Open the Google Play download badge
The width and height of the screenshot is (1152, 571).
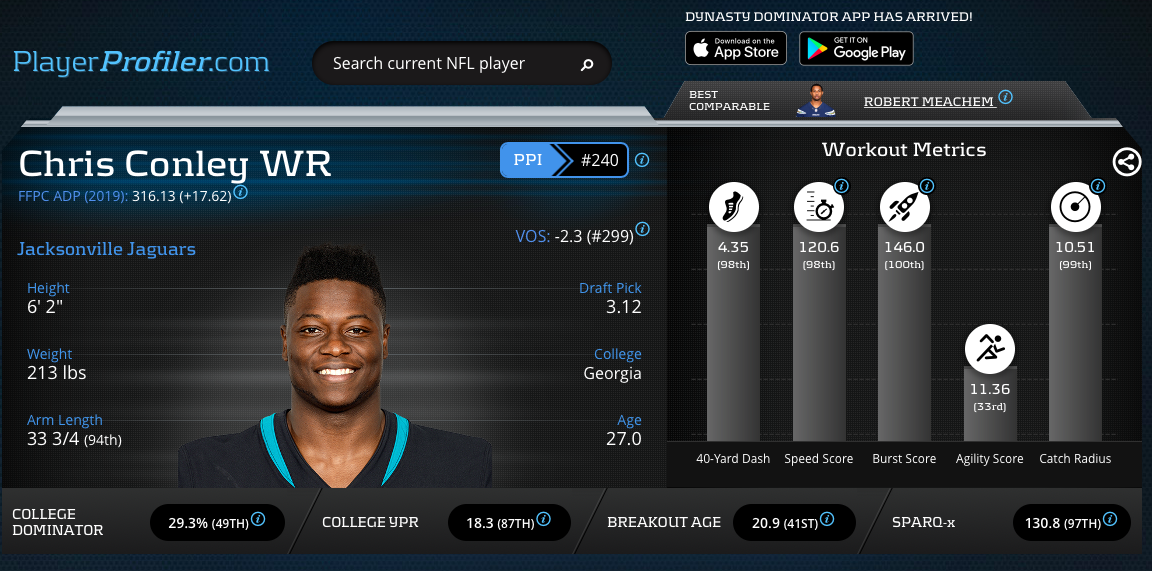pyautogui.click(x=856, y=48)
